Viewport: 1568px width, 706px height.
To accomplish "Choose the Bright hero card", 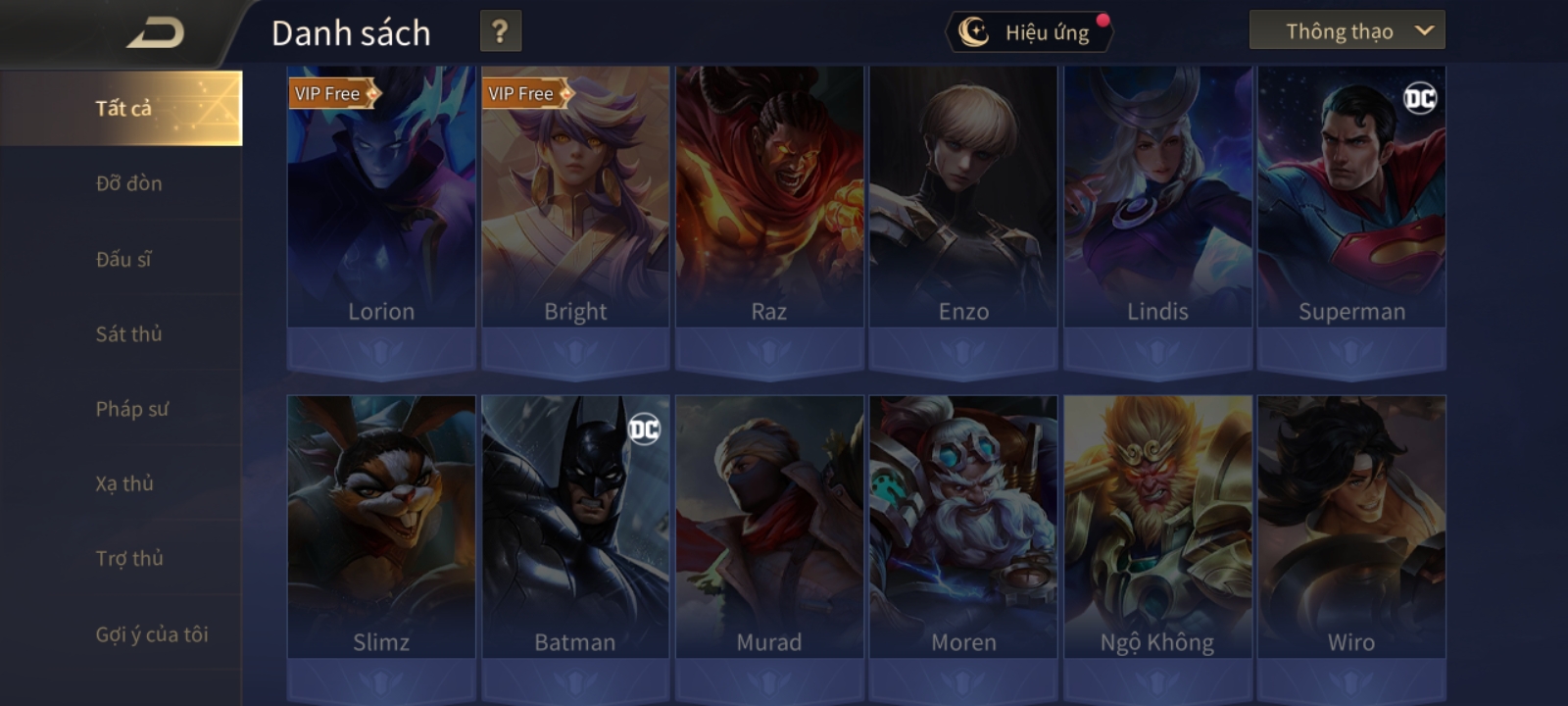I will [x=575, y=196].
